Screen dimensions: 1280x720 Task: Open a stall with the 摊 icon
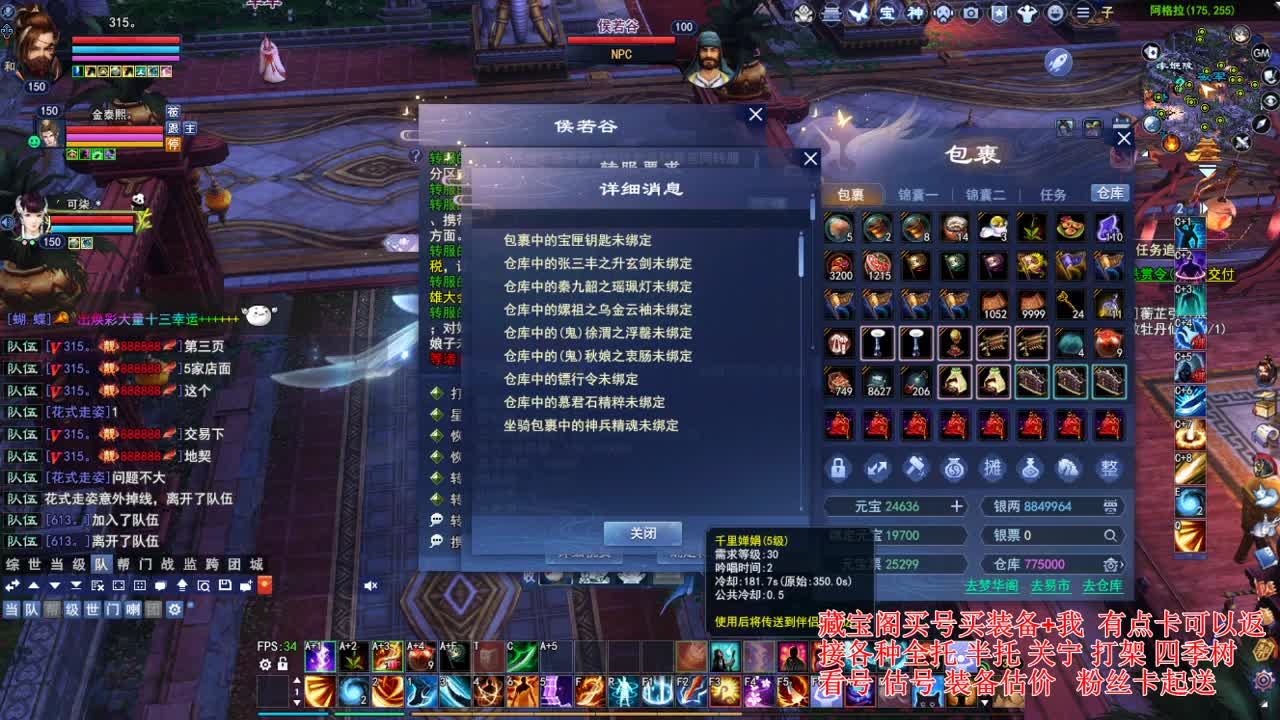(993, 470)
